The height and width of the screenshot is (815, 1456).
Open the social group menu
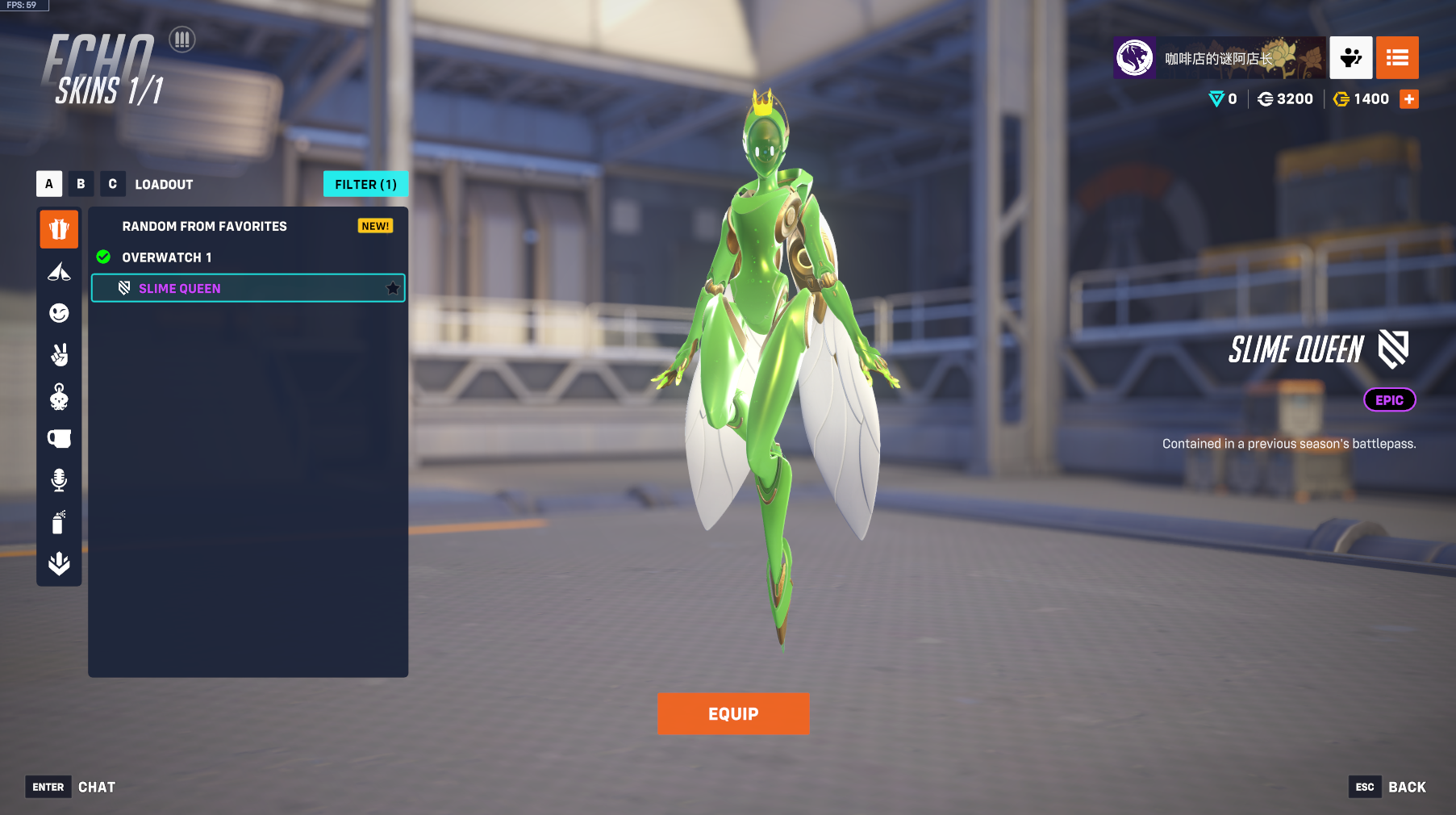(1350, 58)
